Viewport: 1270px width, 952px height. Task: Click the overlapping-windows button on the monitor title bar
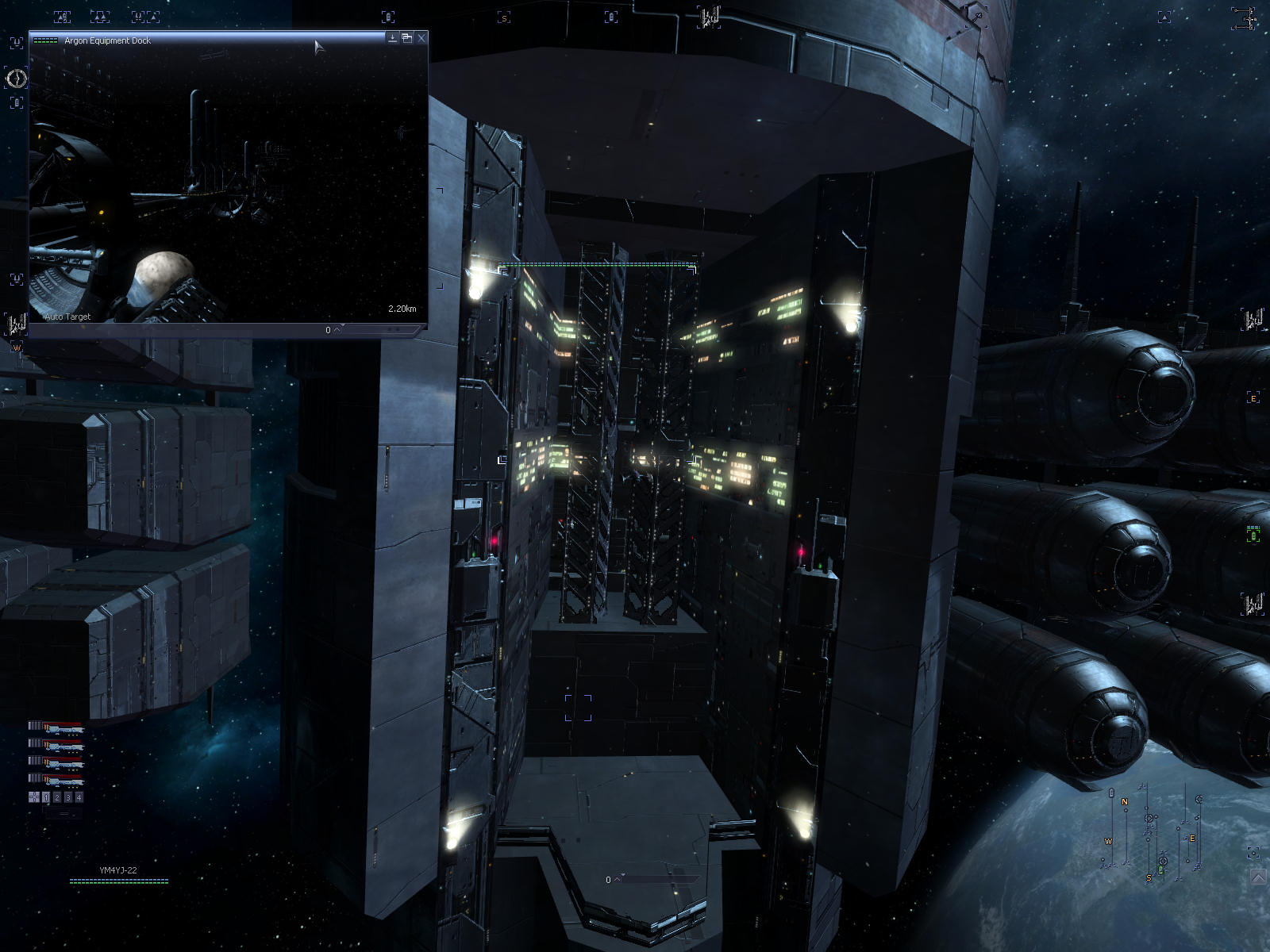point(406,38)
